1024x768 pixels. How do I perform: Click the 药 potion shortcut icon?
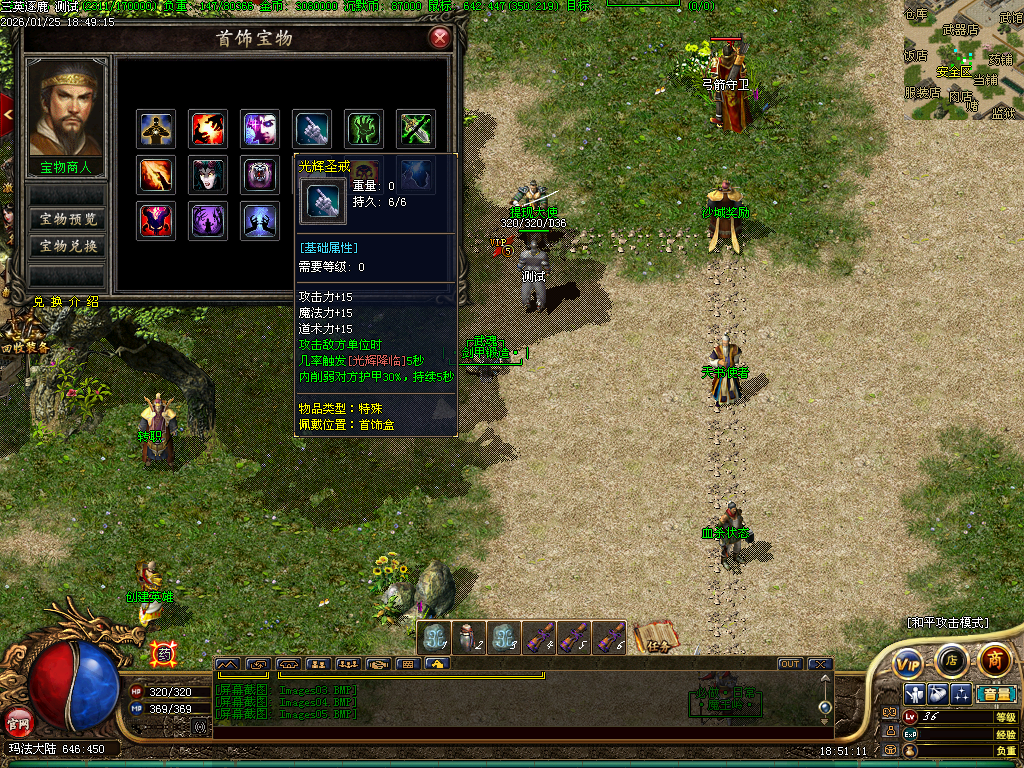tap(163, 653)
